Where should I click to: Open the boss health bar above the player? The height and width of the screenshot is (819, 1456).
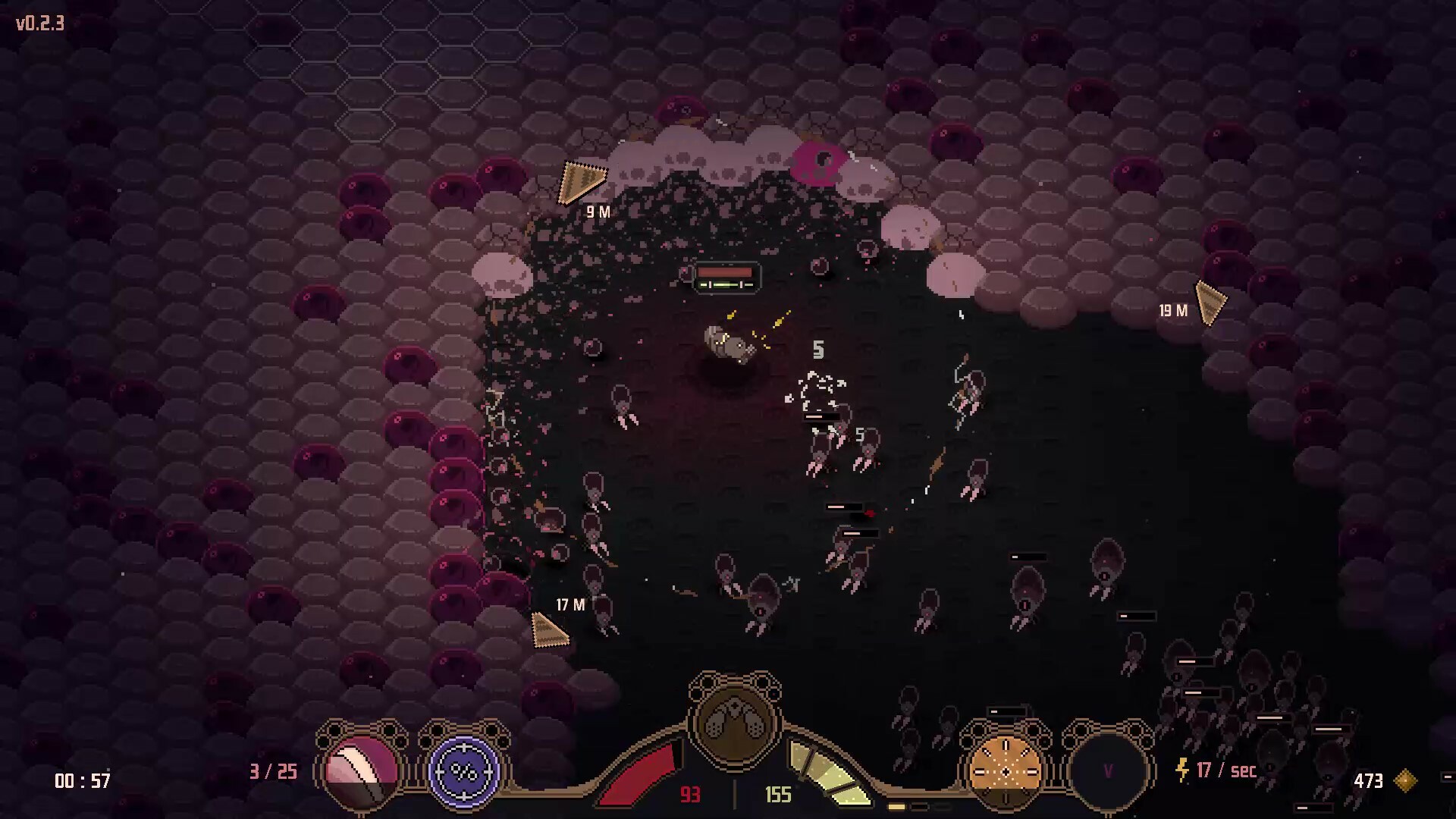(724, 277)
